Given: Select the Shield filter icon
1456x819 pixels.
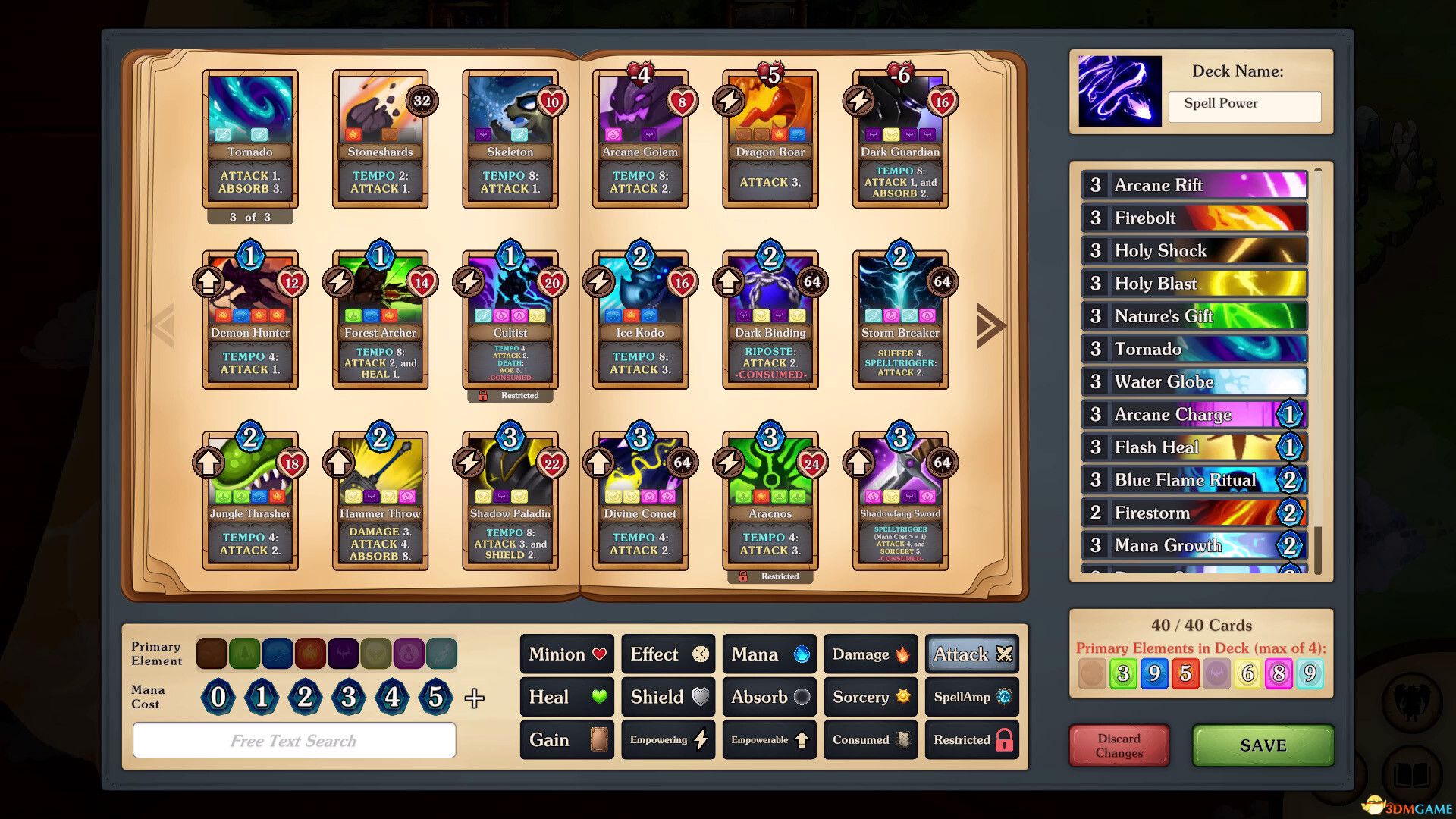Looking at the screenshot, I should click(667, 697).
